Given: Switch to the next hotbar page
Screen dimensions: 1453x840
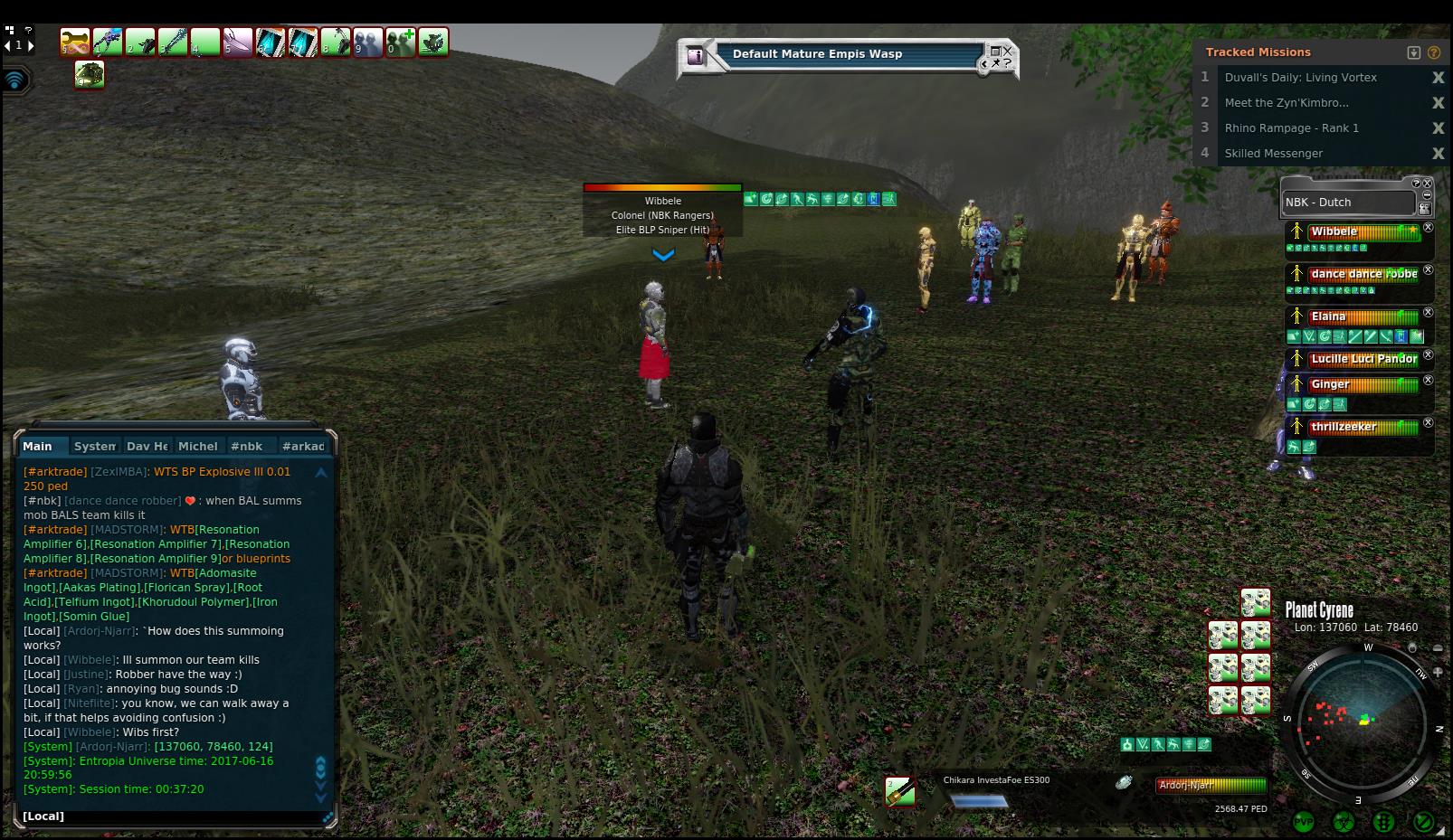Looking at the screenshot, I should coord(31,44).
